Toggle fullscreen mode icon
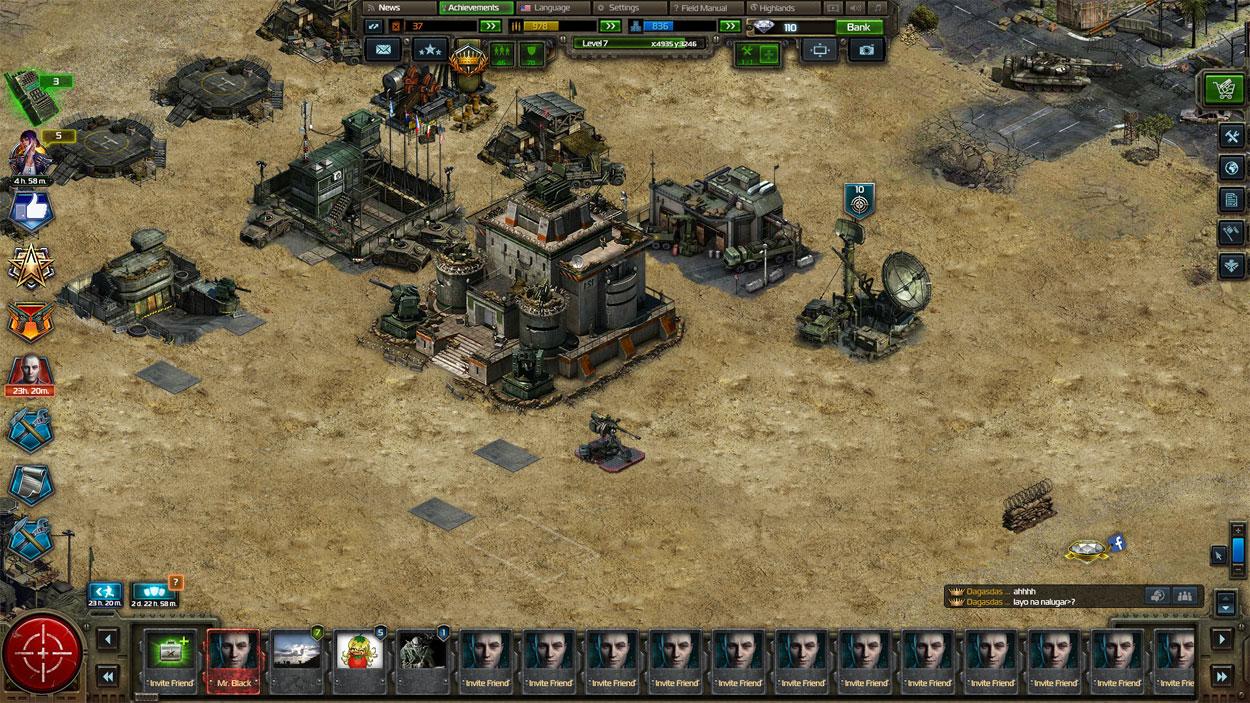The width and height of the screenshot is (1250, 703). [819, 49]
